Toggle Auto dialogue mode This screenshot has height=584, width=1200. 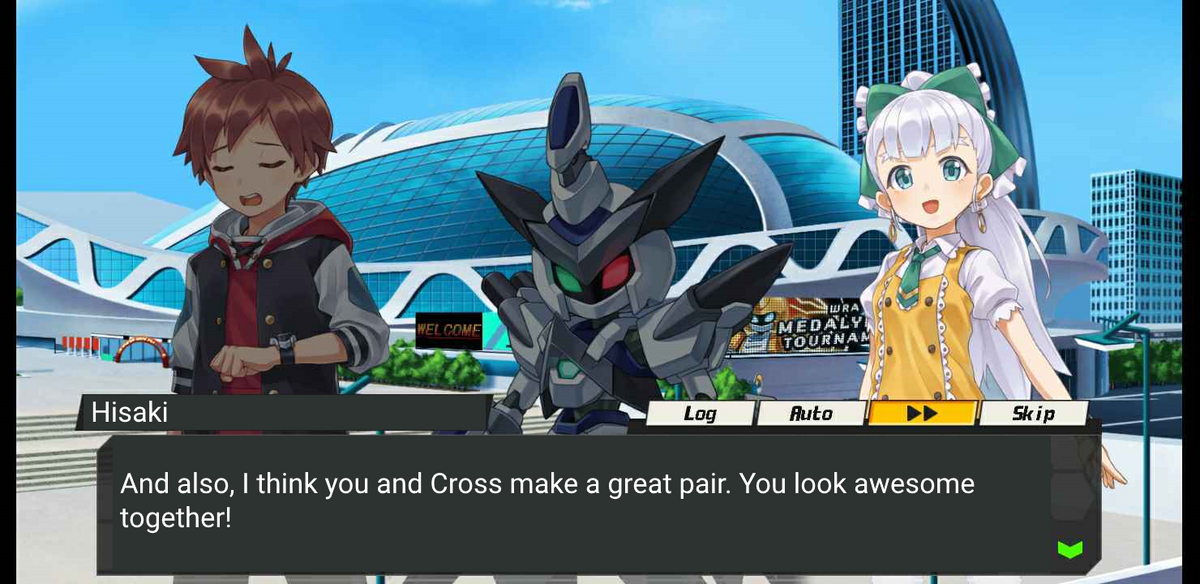(811, 413)
